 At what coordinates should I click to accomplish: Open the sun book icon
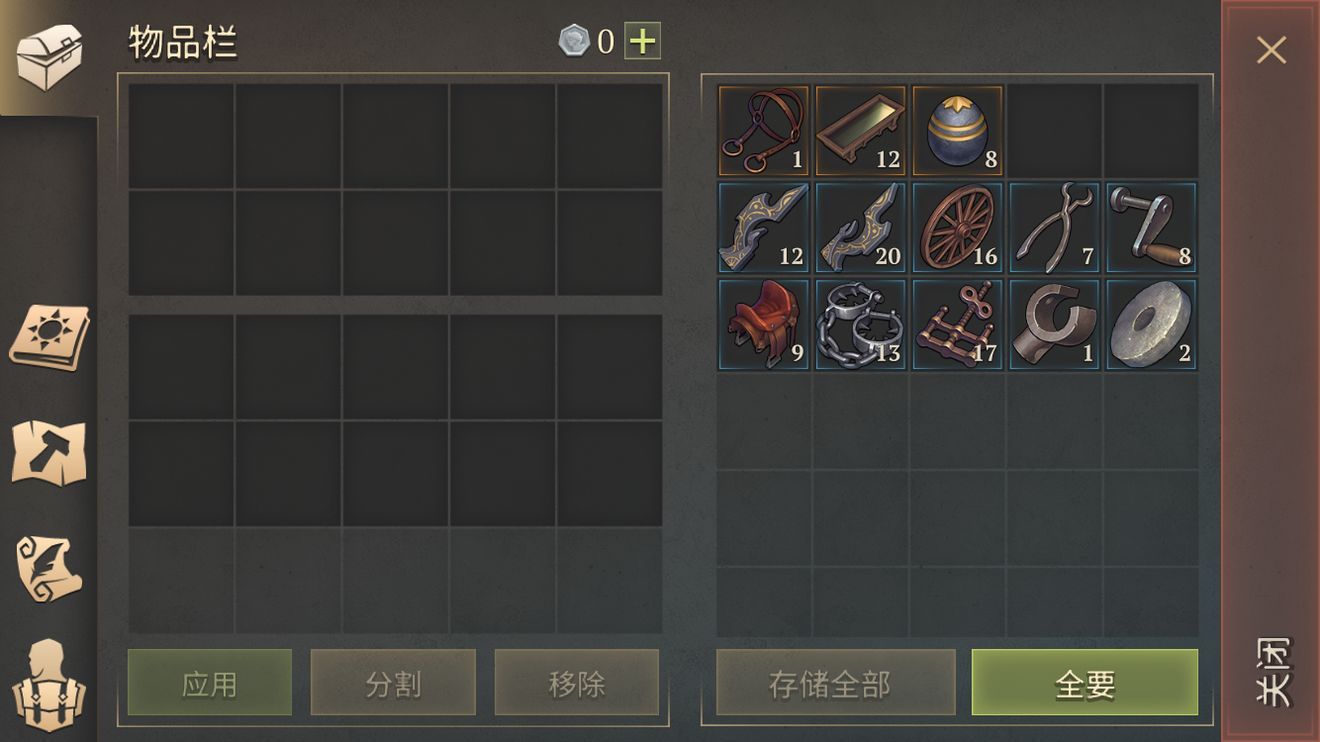(49, 336)
